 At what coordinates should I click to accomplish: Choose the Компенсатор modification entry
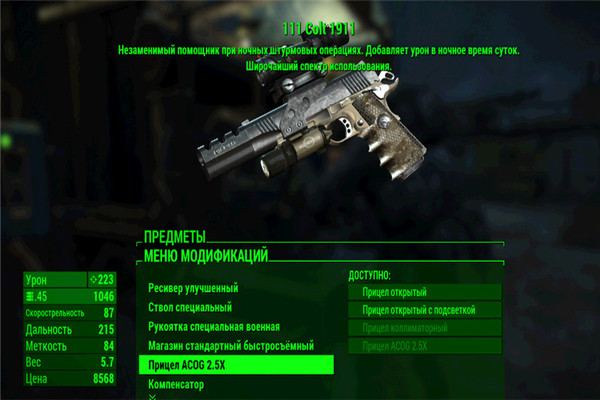[176, 384]
